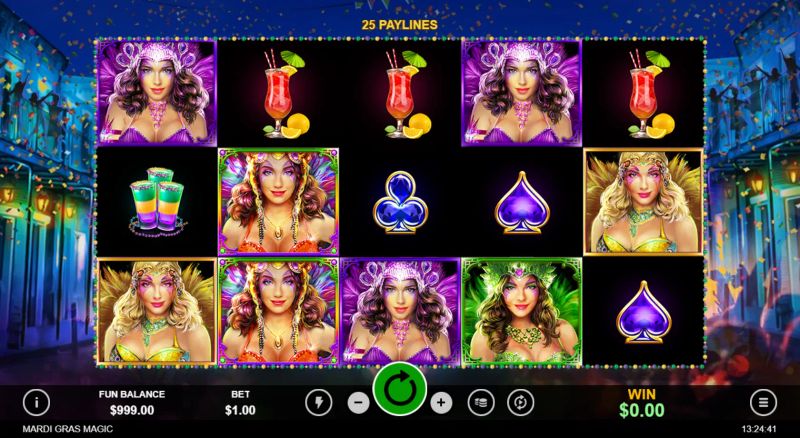Open the coin stack bet options
The width and height of the screenshot is (800, 438).
[481, 402]
